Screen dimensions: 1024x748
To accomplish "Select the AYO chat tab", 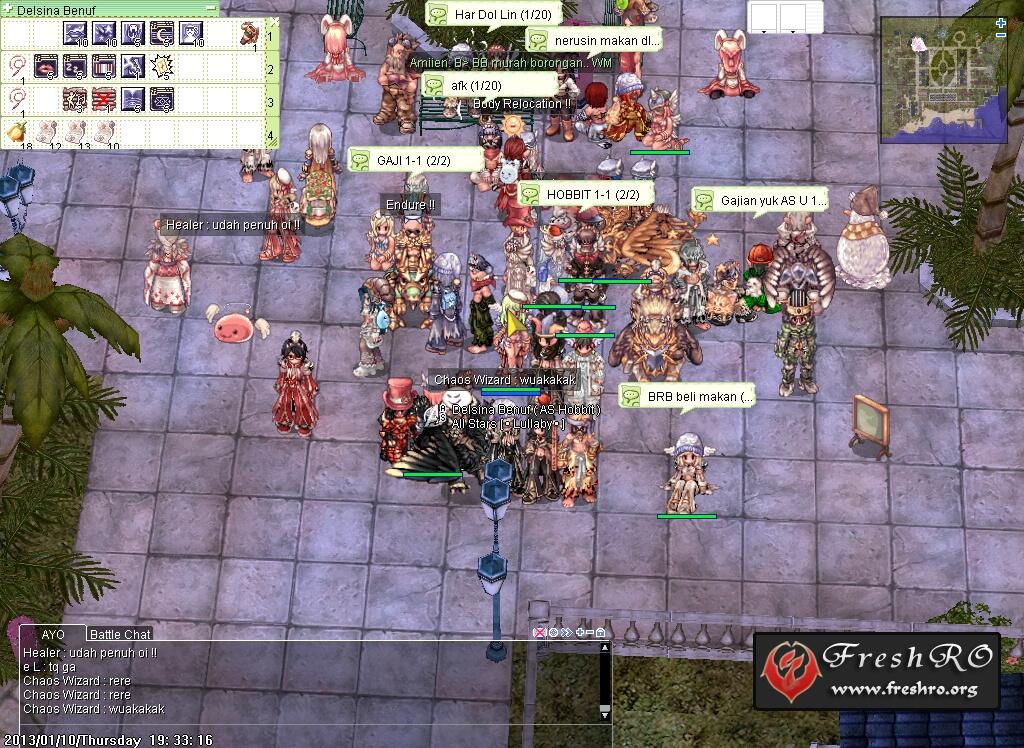I will (x=53, y=634).
